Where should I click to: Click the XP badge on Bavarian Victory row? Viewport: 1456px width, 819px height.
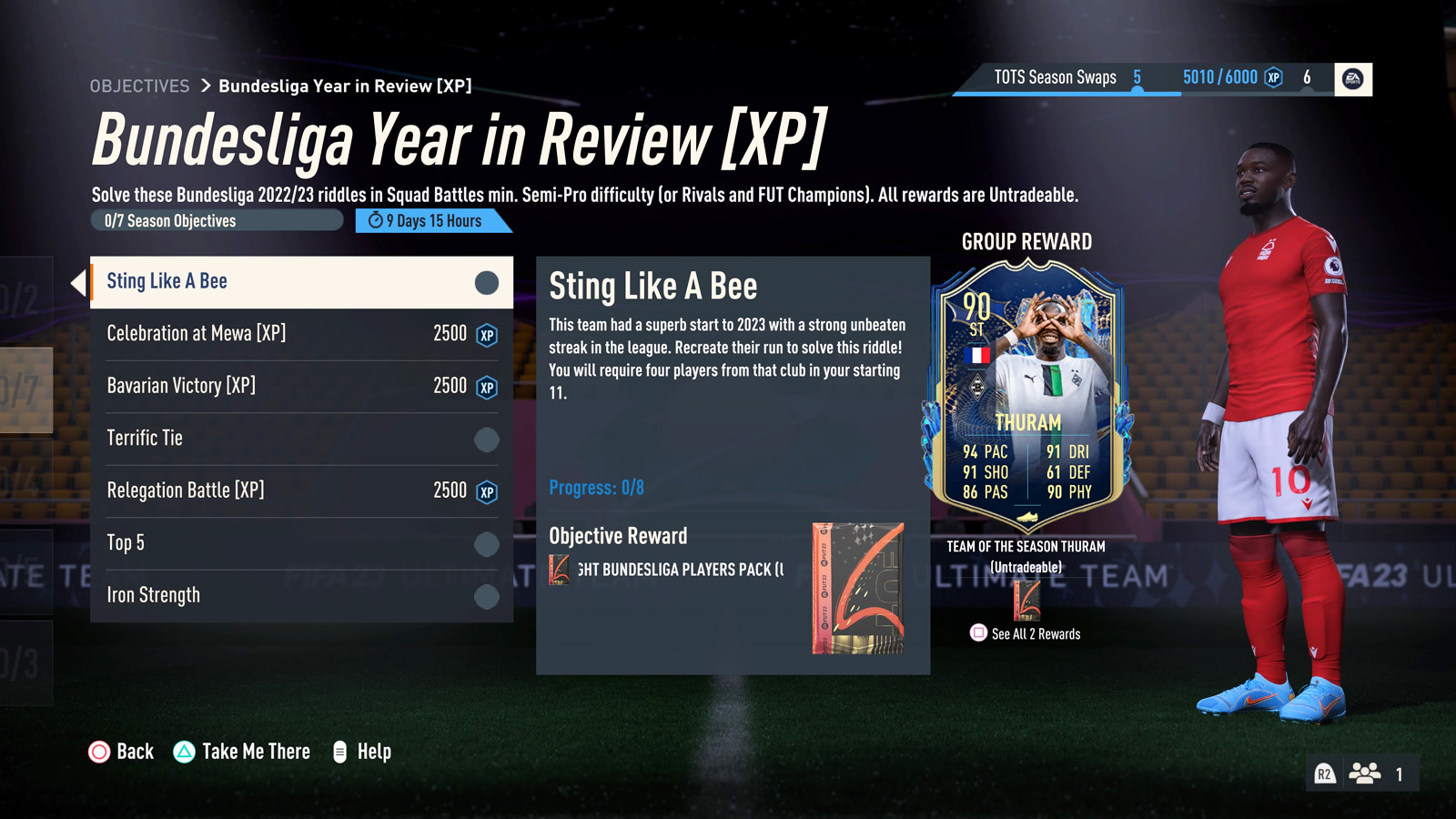487,386
